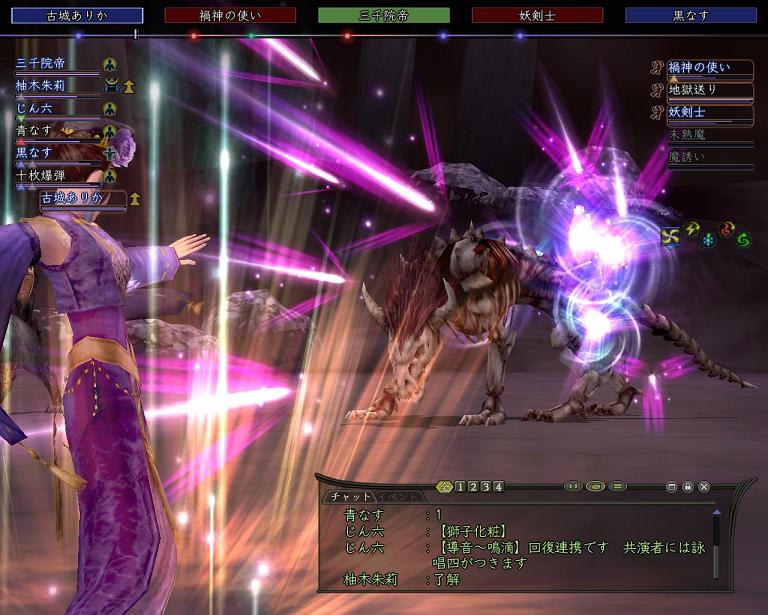The image size is (768, 615).
Task: Toggle the chat window lock icon
Action: pyautogui.click(x=688, y=487)
